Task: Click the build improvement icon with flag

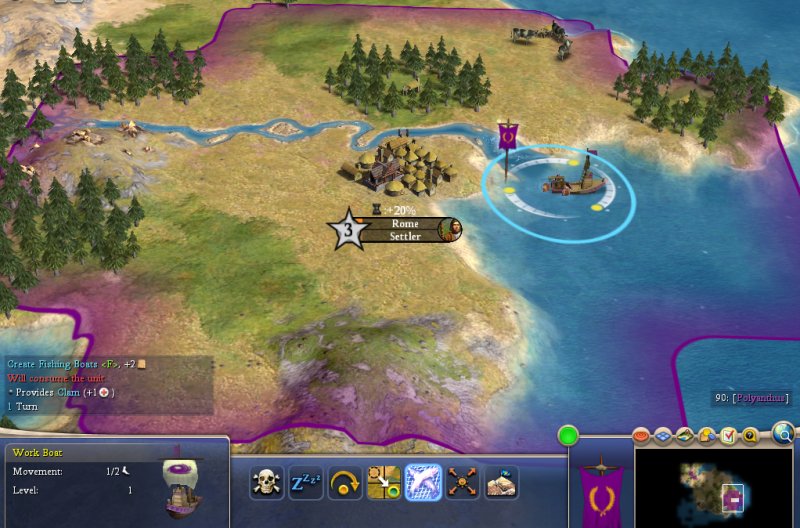Action: 501,483
